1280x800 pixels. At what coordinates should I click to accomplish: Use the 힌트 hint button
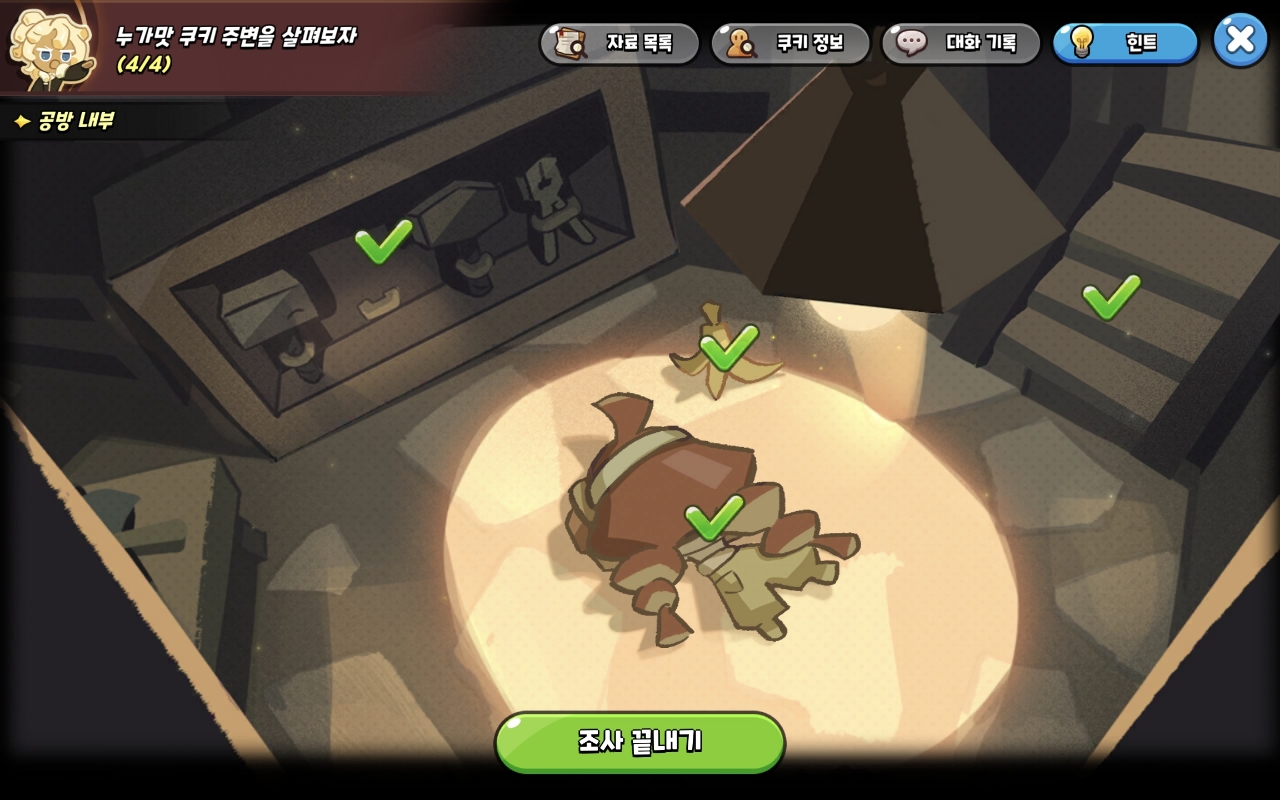pyautogui.click(x=1125, y=43)
